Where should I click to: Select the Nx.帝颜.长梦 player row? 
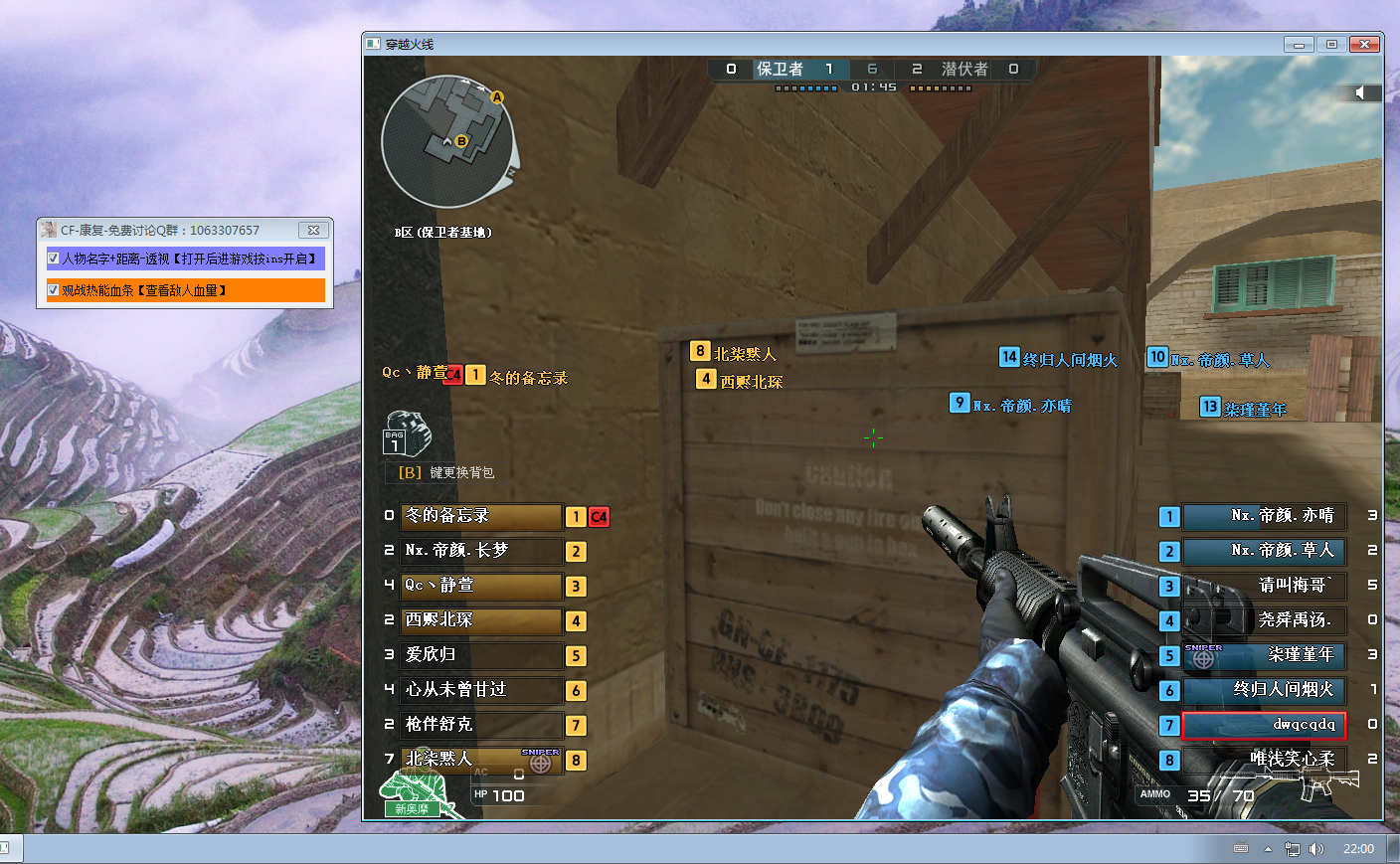(x=481, y=551)
